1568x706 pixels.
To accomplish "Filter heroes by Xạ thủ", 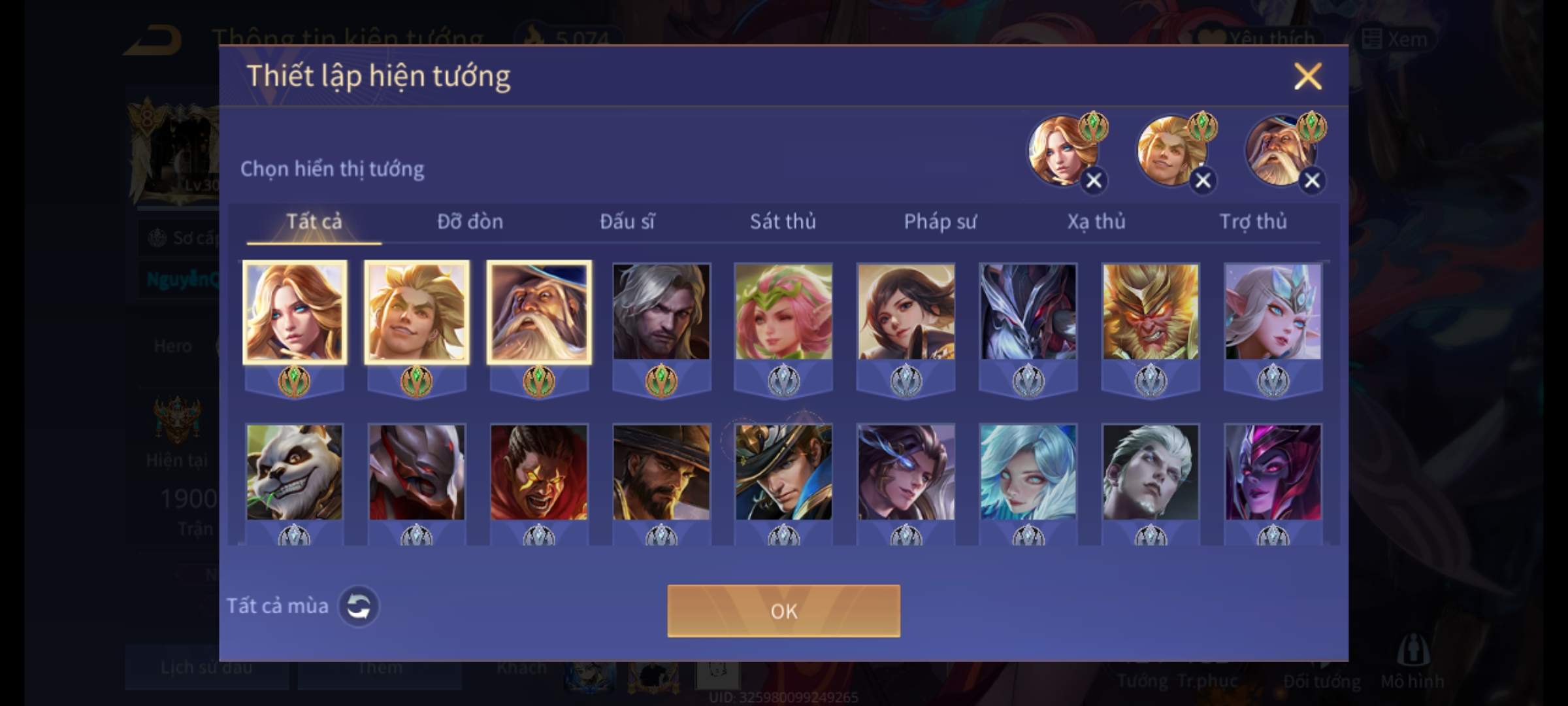I will pyautogui.click(x=1096, y=222).
